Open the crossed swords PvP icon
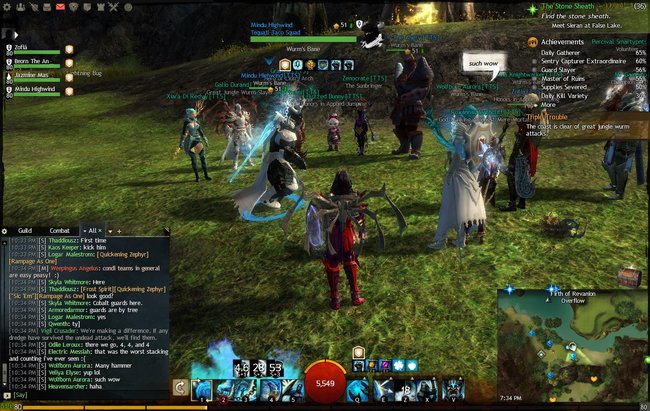The width and height of the screenshot is (650, 411). point(112,6)
